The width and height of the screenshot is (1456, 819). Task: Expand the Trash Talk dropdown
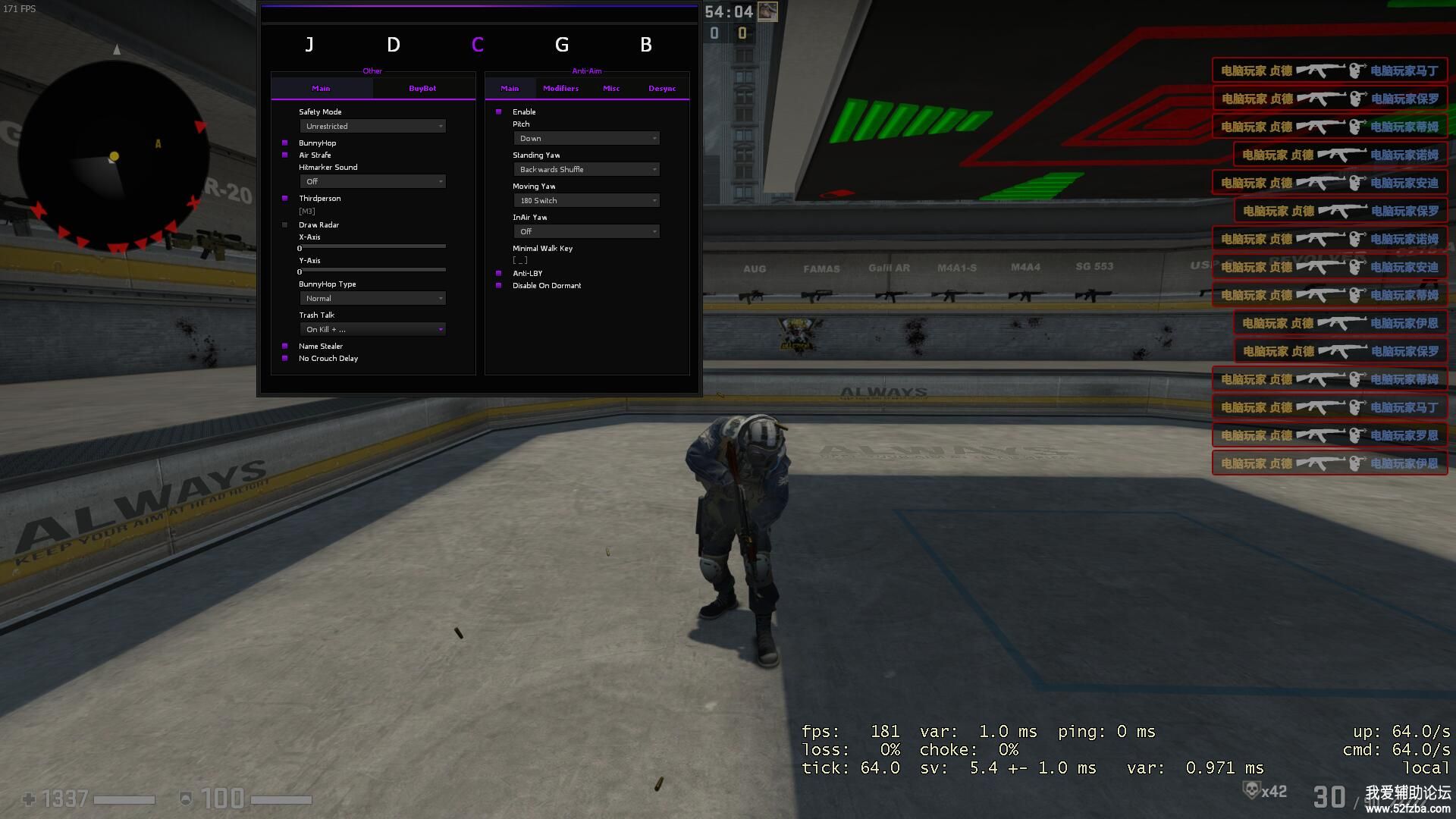pyautogui.click(x=372, y=330)
